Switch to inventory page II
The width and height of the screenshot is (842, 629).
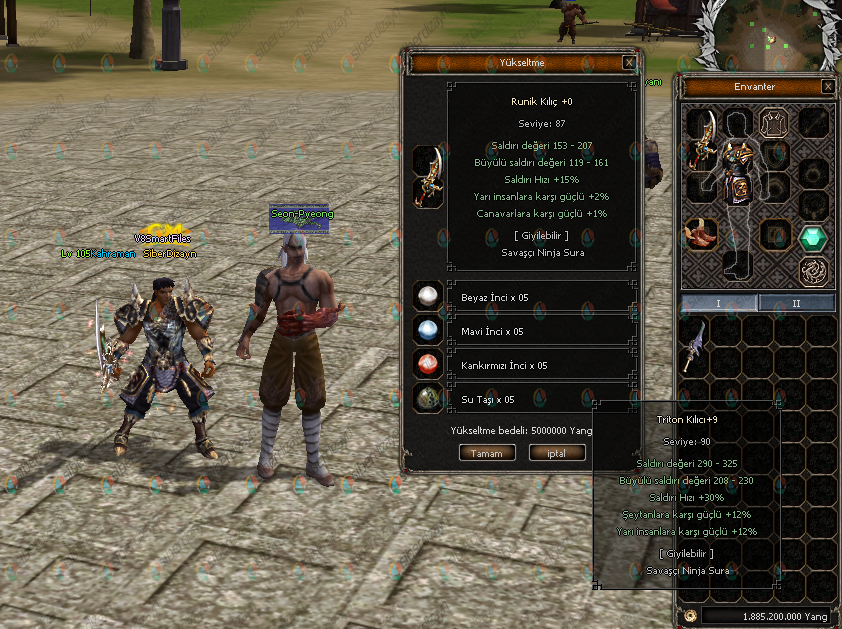796,303
